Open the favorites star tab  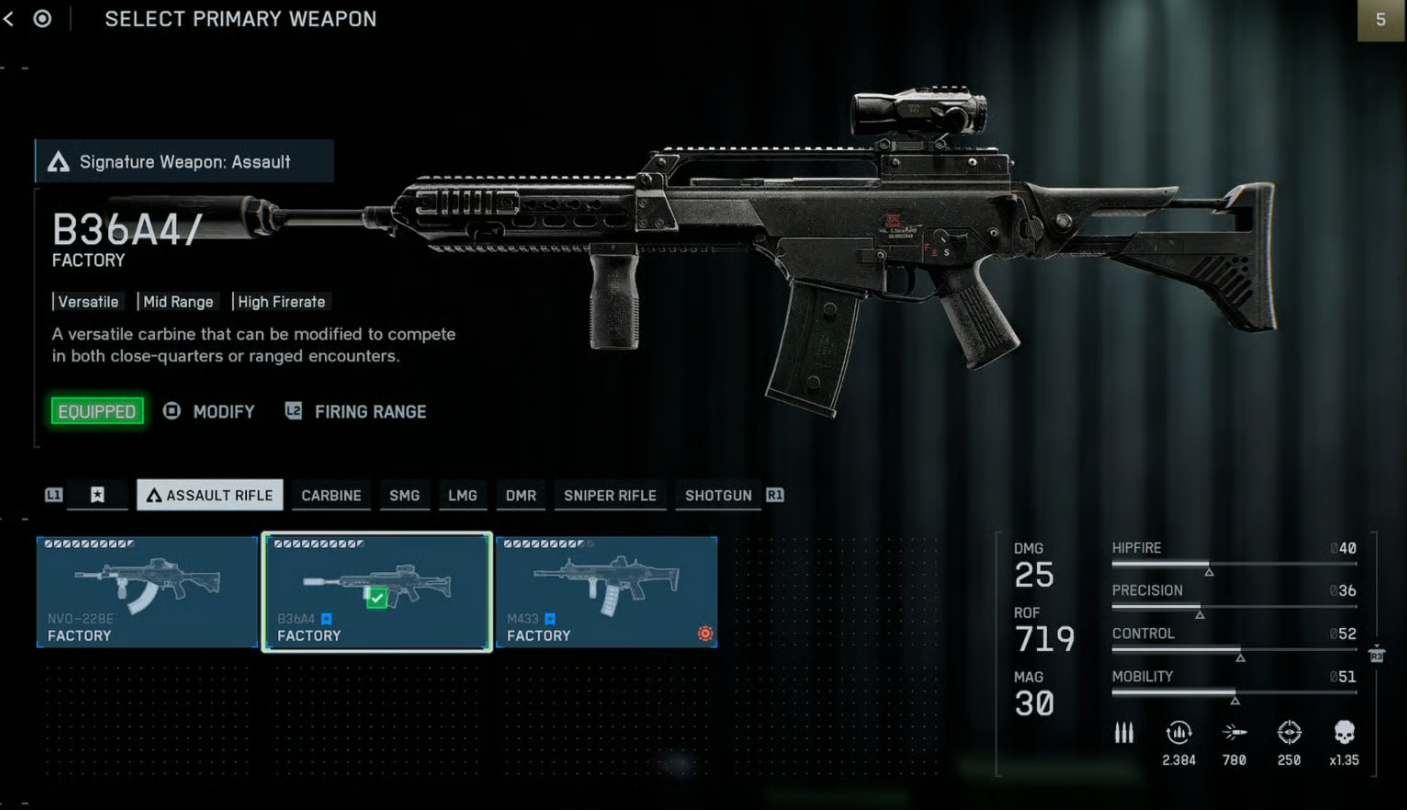coord(97,495)
